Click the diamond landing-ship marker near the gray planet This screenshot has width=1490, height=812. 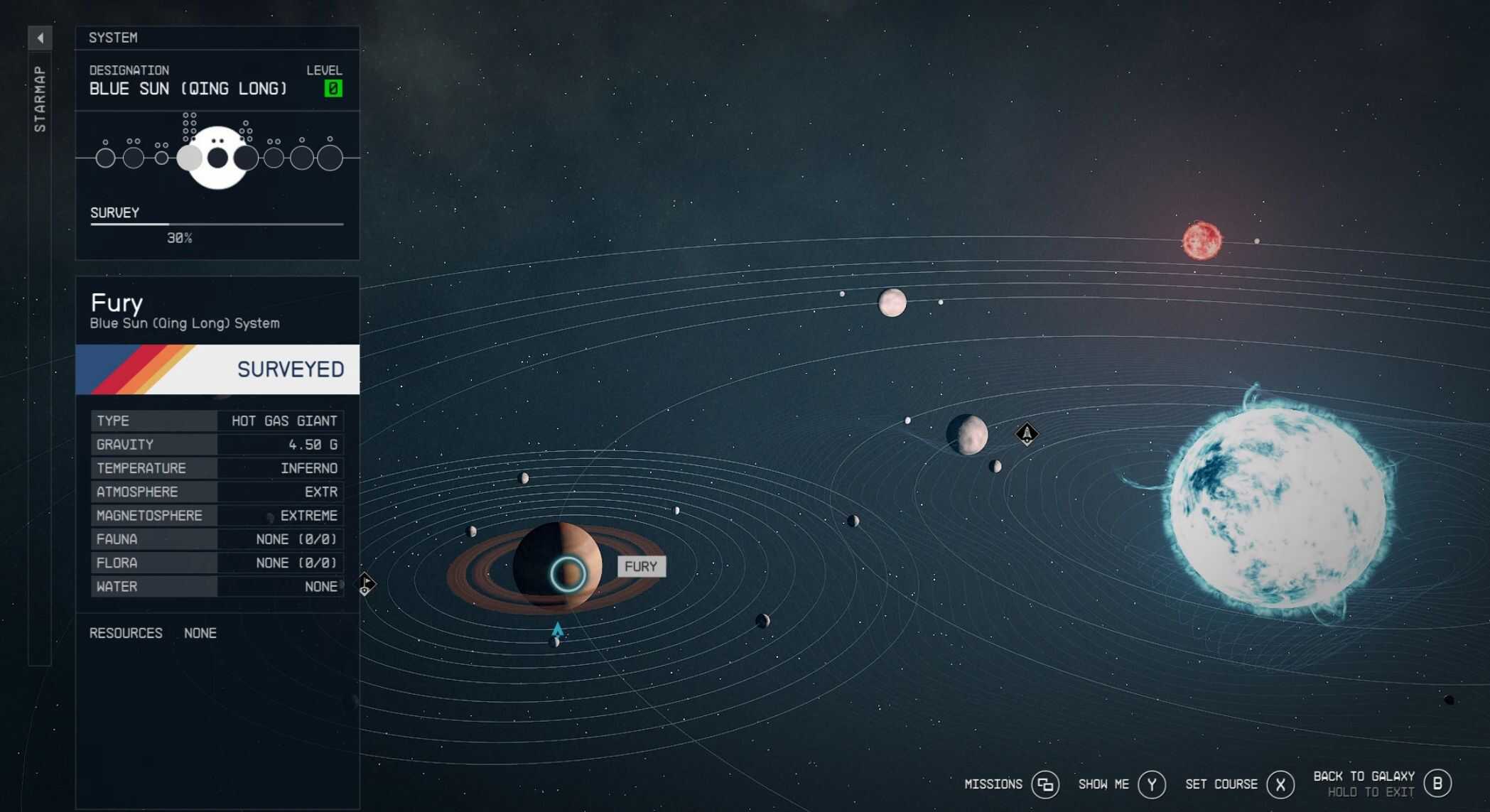(x=1027, y=433)
